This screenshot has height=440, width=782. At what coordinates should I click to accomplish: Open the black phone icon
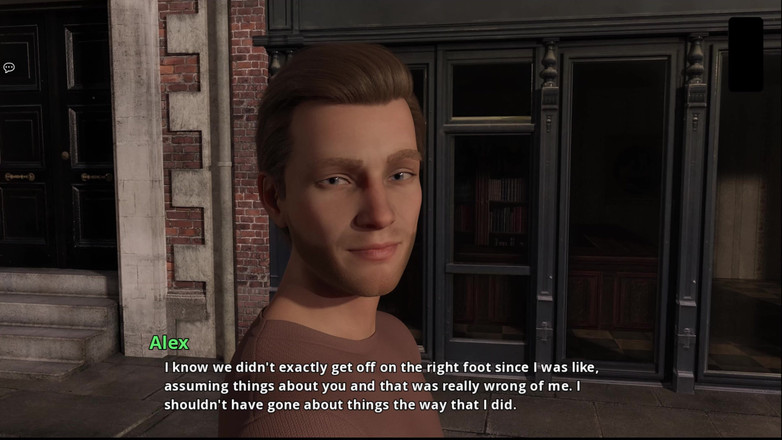click(745, 54)
